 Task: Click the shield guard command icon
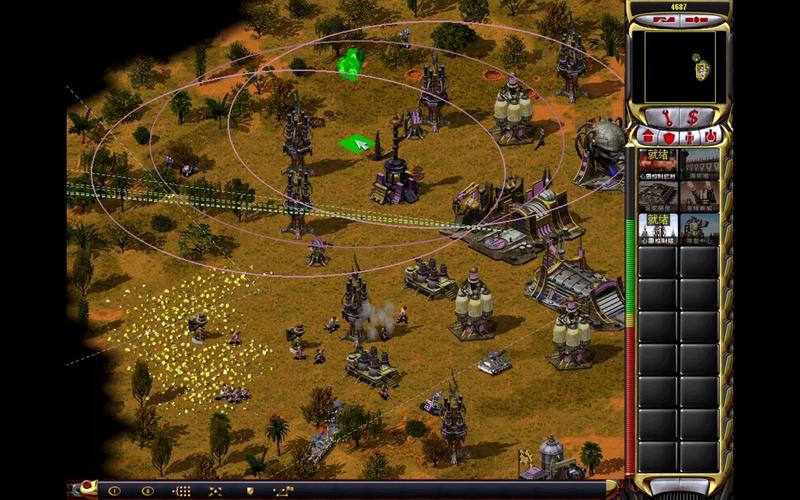click(250, 491)
